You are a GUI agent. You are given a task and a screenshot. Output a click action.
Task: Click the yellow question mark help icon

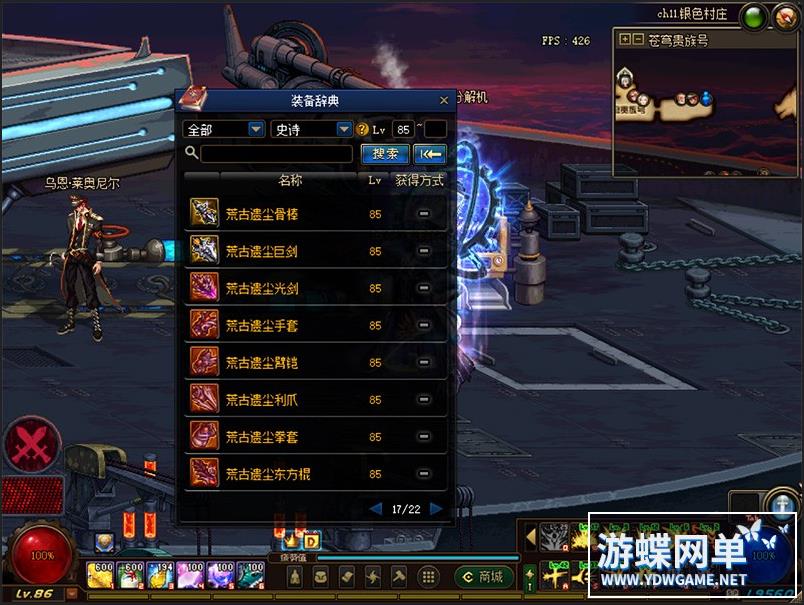[x=363, y=130]
